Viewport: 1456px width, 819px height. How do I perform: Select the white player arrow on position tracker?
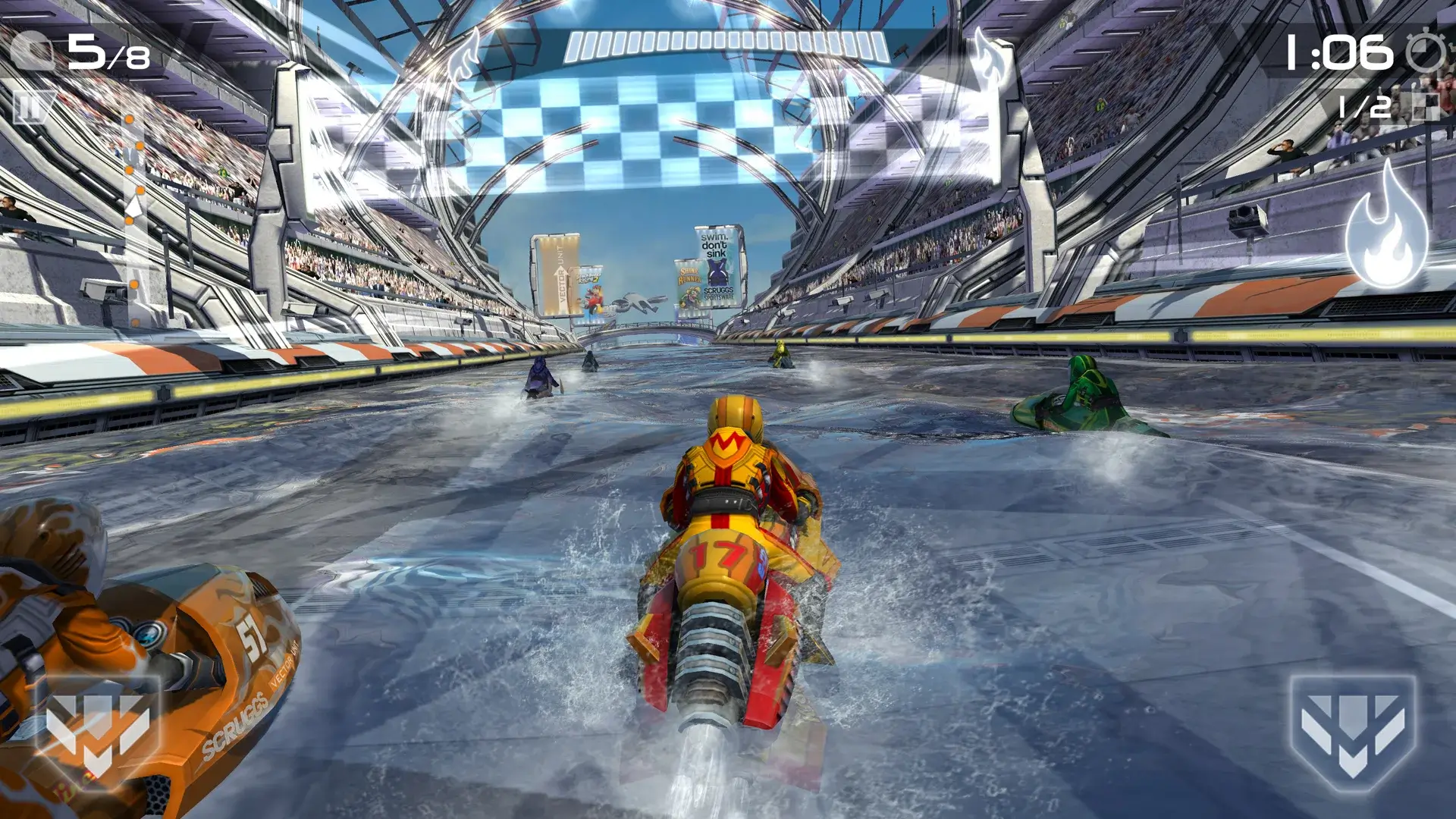(136, 205)
